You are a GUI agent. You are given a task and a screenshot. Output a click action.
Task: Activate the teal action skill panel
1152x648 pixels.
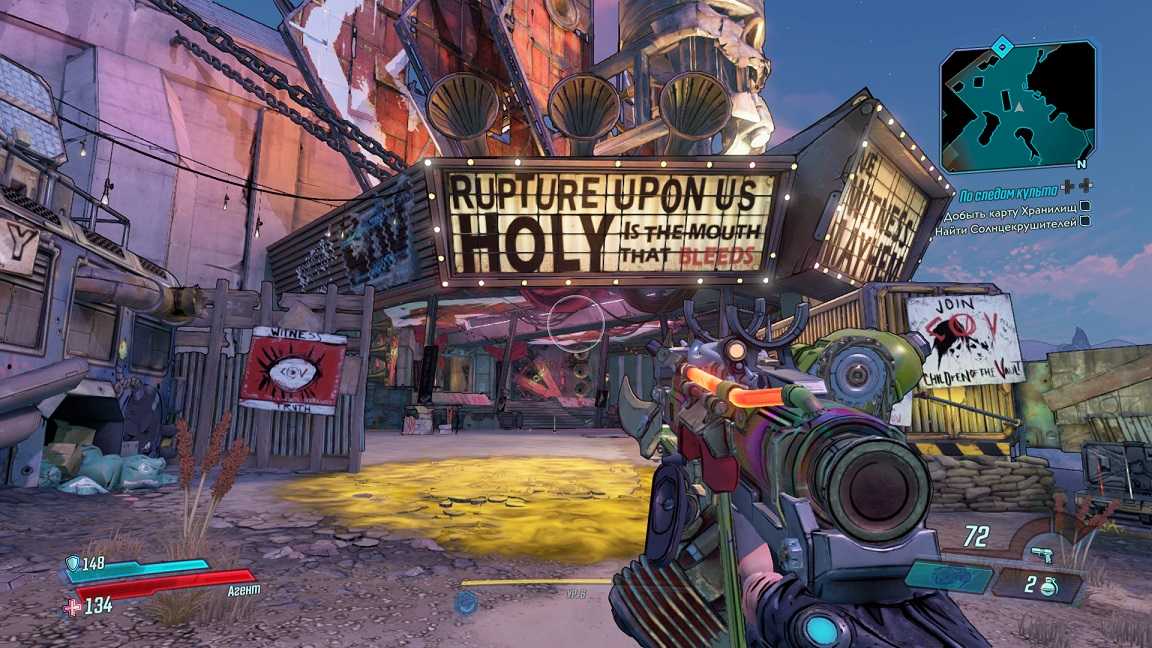click(x=947, y=576)
